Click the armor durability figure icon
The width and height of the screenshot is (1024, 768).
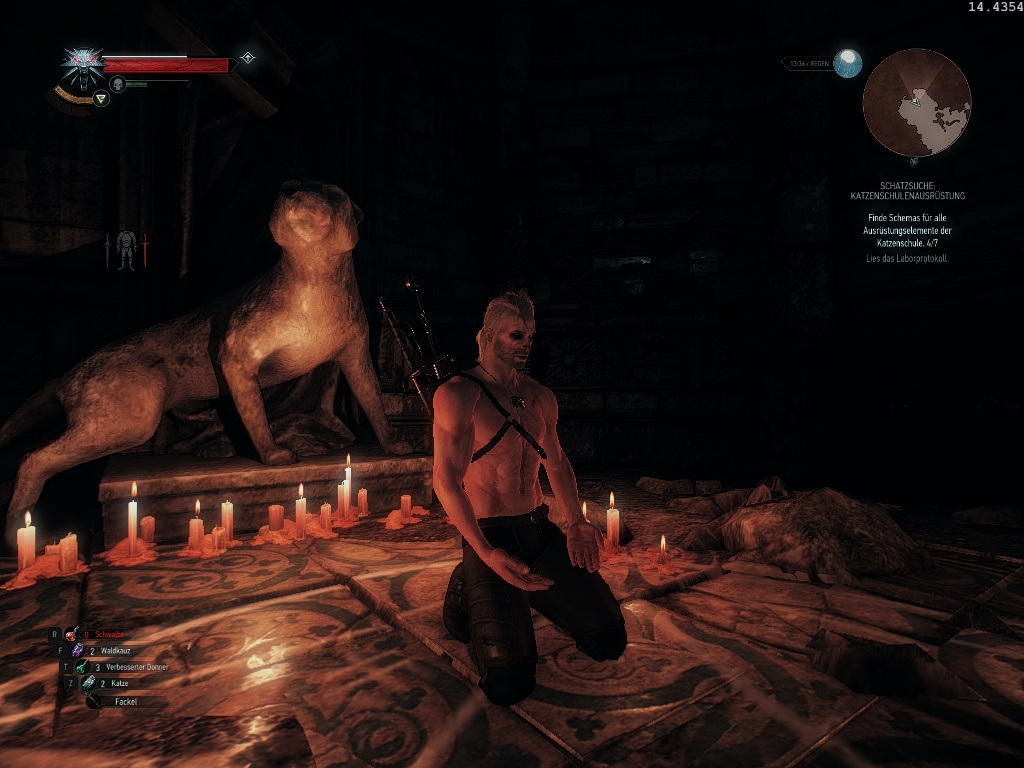(126, 250)
